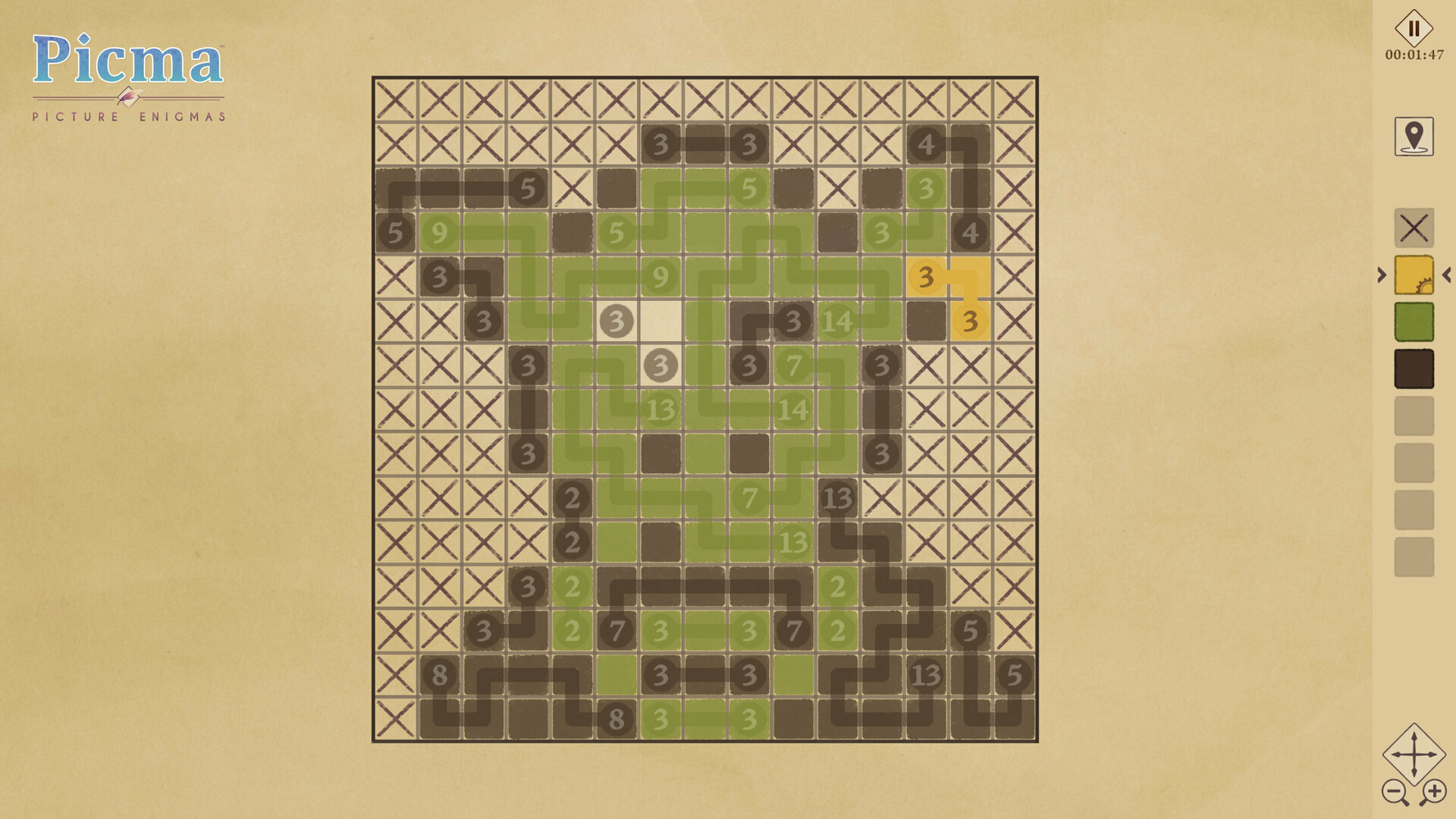
Task: Click the green cell numbered 13
Action: click(660, 409)
